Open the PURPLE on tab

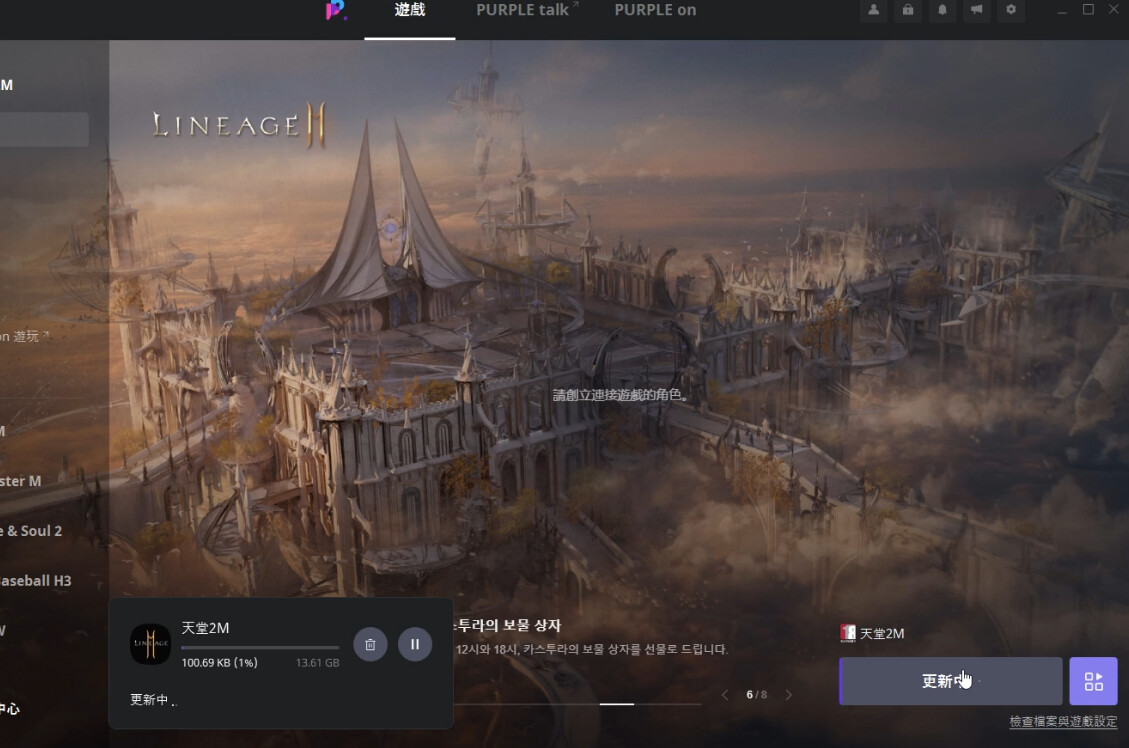655,11
